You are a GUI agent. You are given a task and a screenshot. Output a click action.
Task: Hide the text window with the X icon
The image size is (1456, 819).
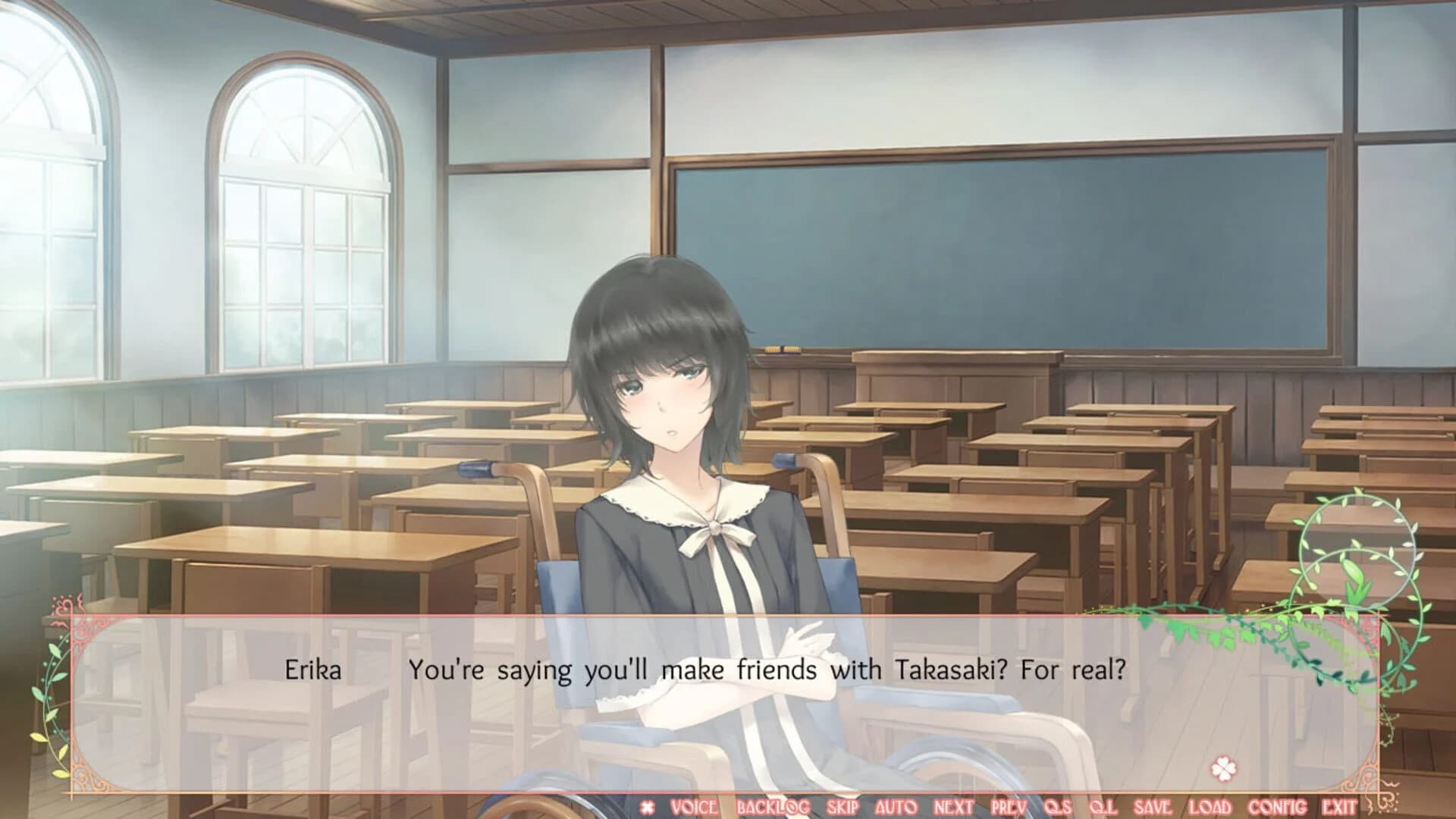point(648,806)
